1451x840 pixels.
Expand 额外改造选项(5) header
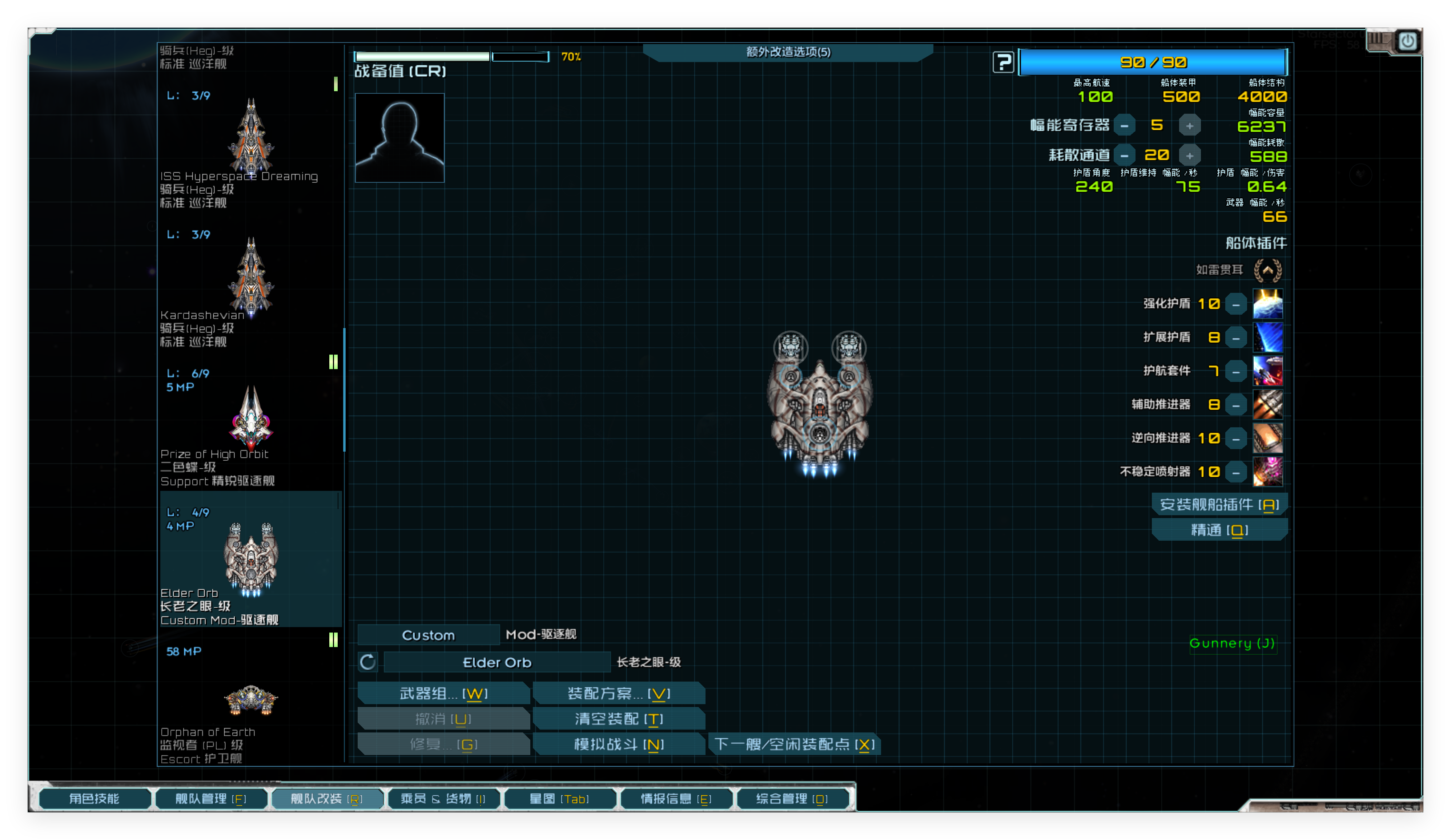tap(788, 52)
